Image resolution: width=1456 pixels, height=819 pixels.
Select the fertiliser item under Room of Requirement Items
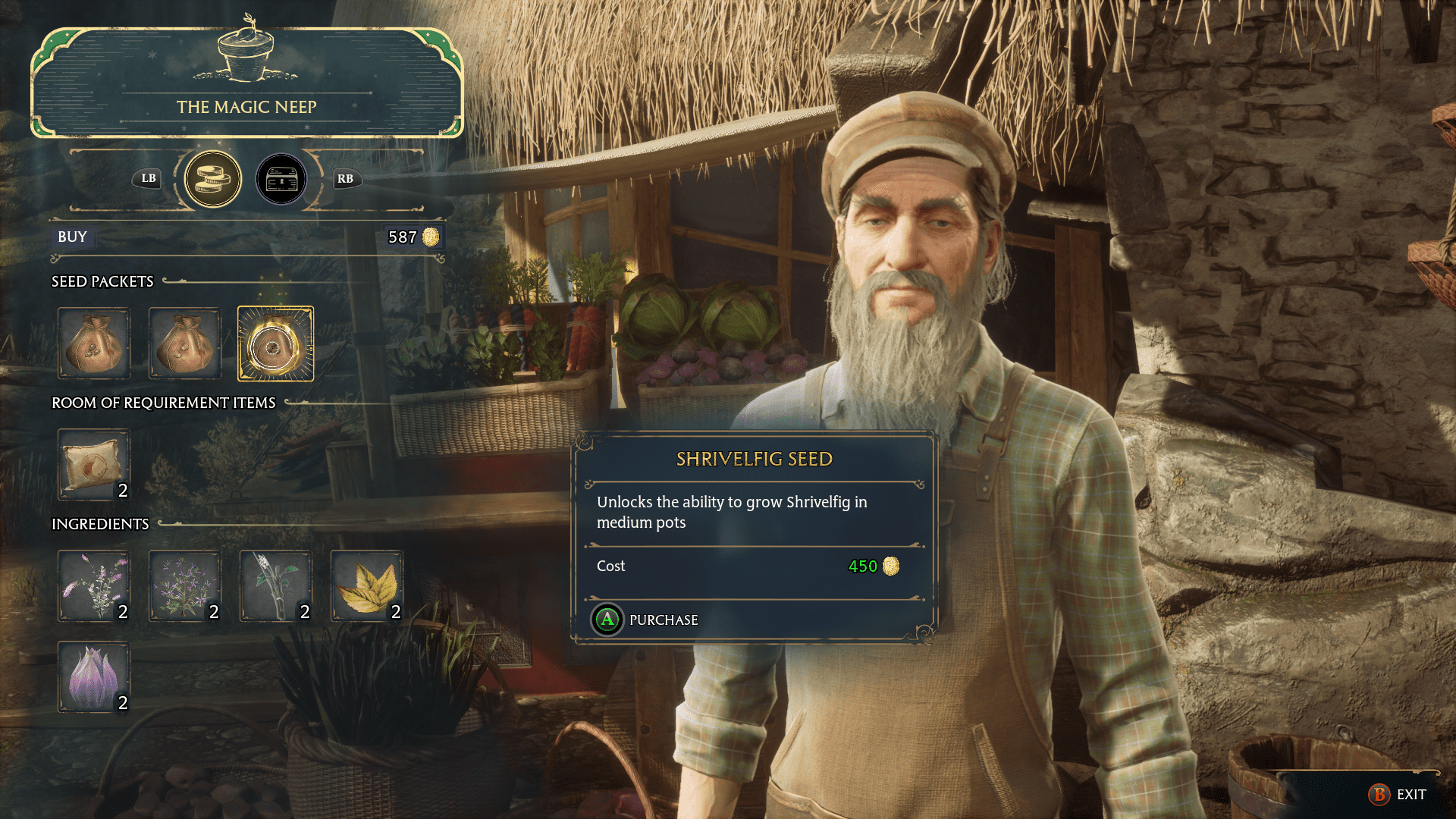tap(94, 464)
